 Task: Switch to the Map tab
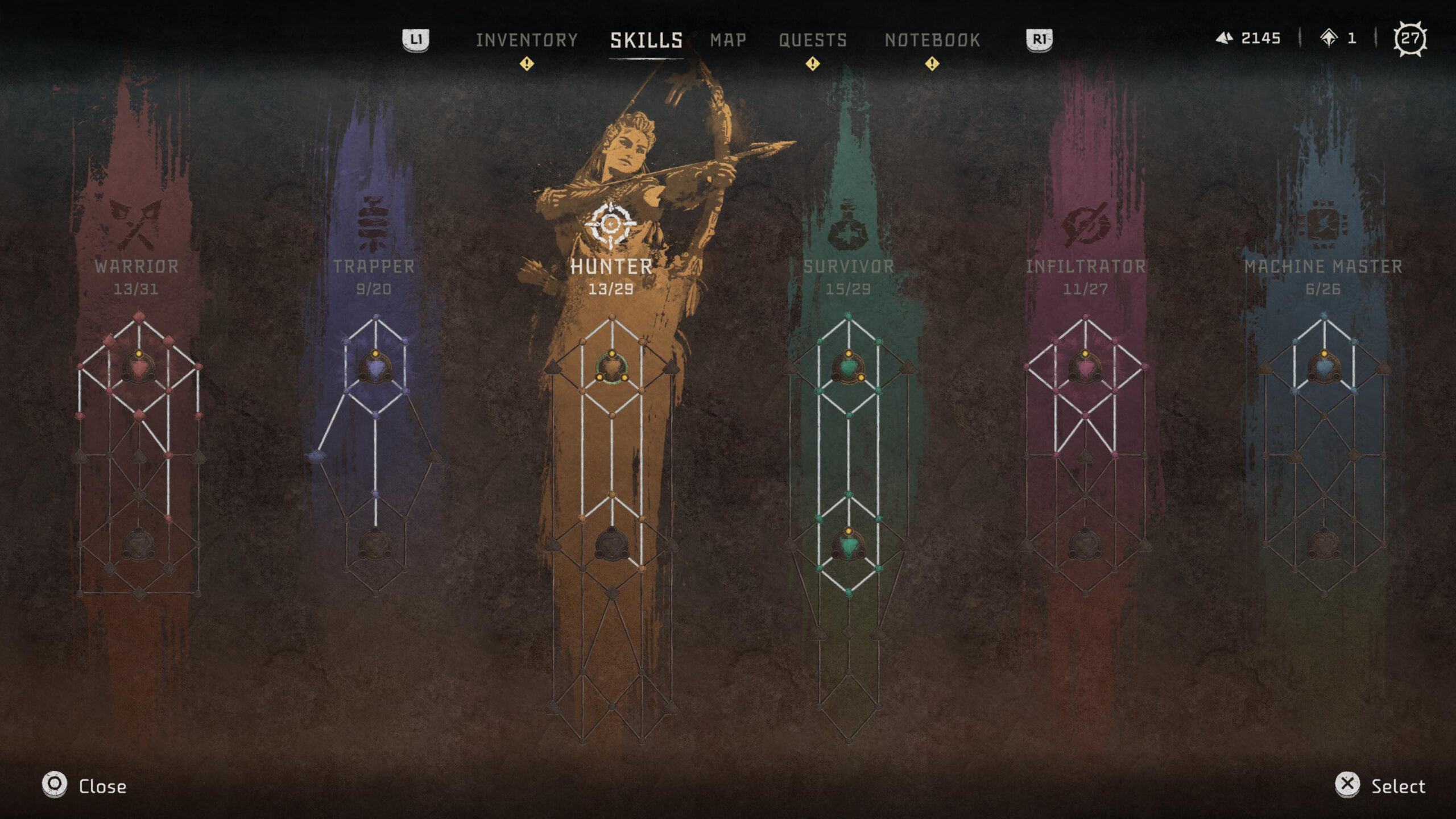click(728, 40)
